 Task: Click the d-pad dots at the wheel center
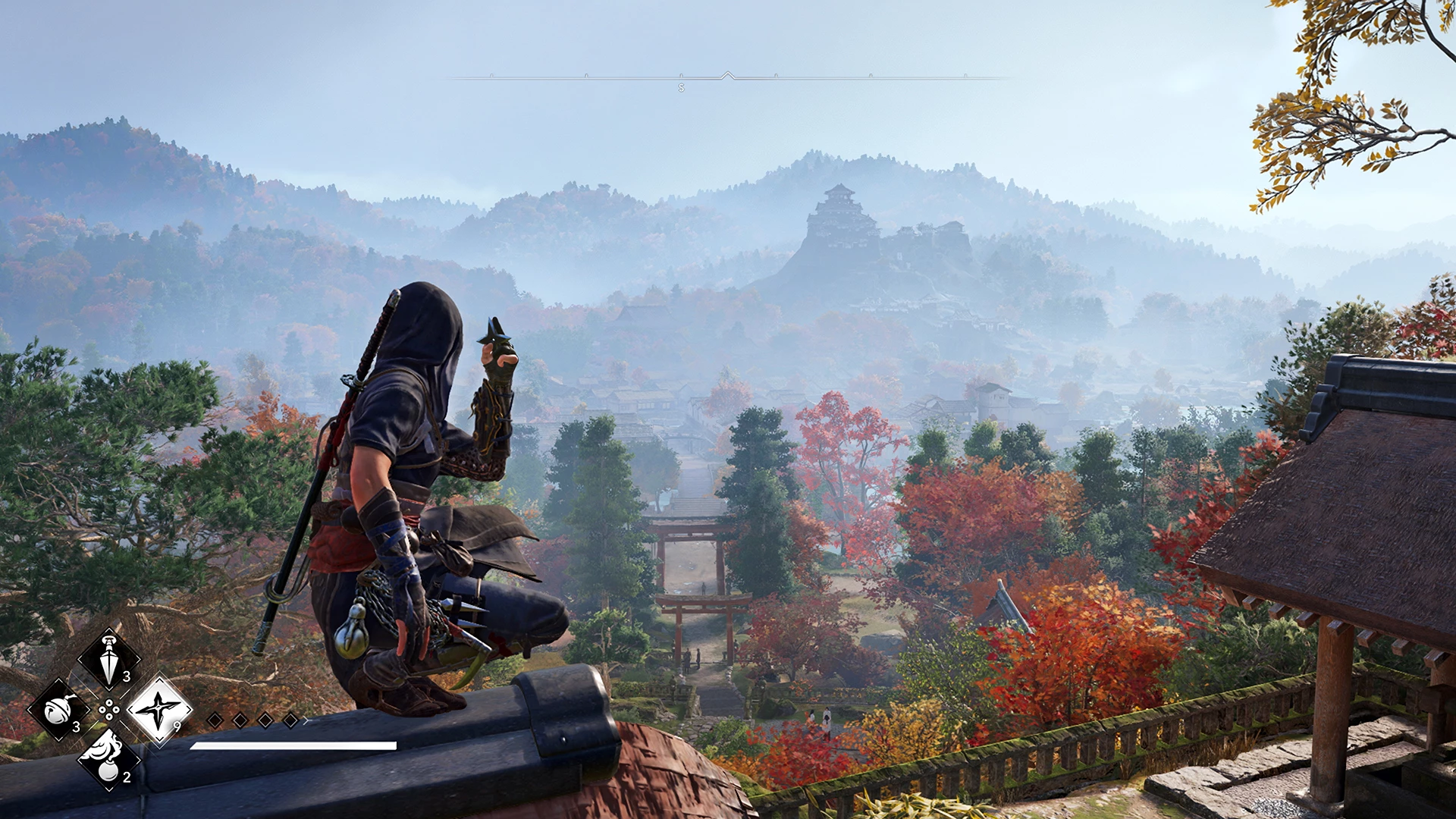[x=108, y=709]
